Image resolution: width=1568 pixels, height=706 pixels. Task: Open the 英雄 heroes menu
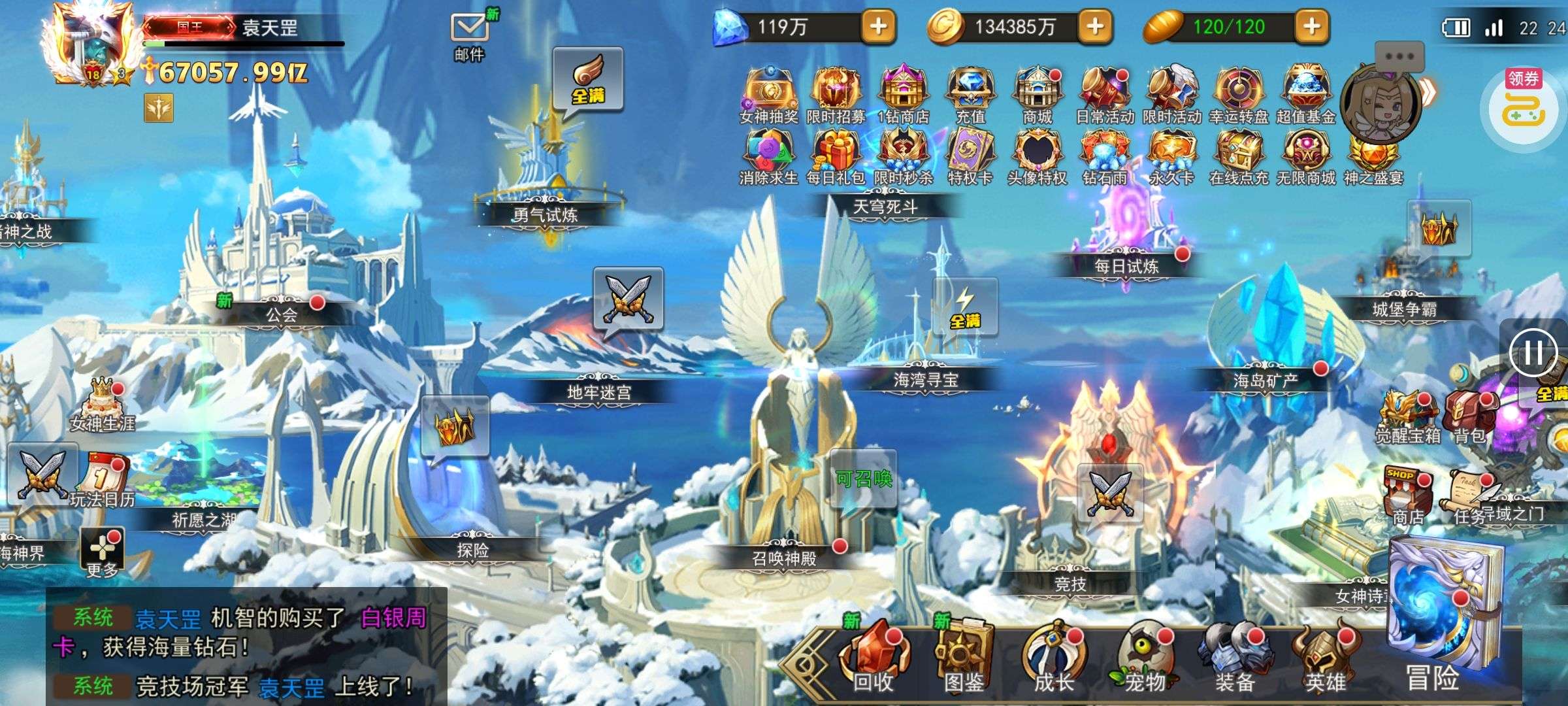click(1324, 659)
